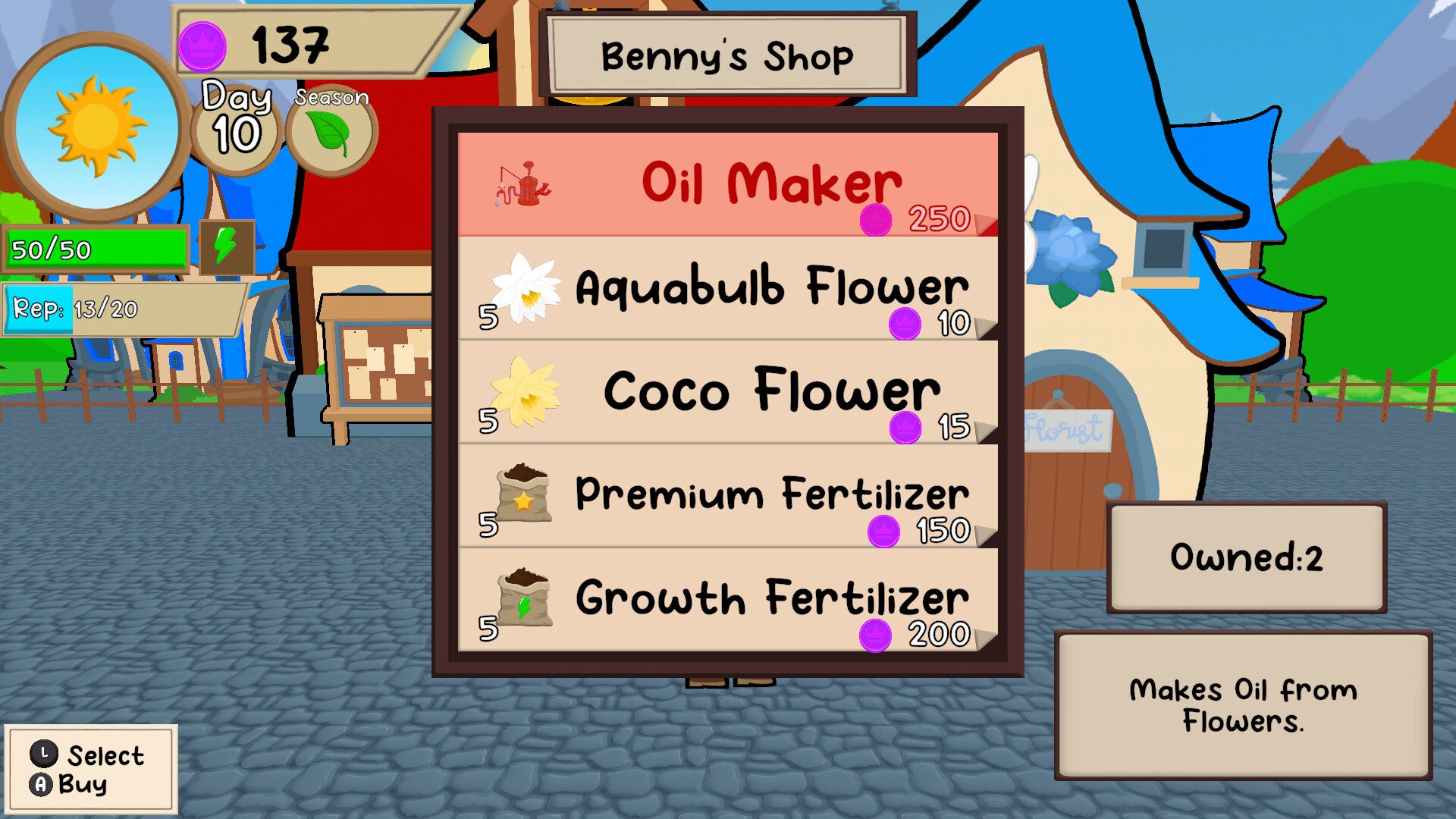
Task: Click the green lightning energy icon
Action: 226,246
